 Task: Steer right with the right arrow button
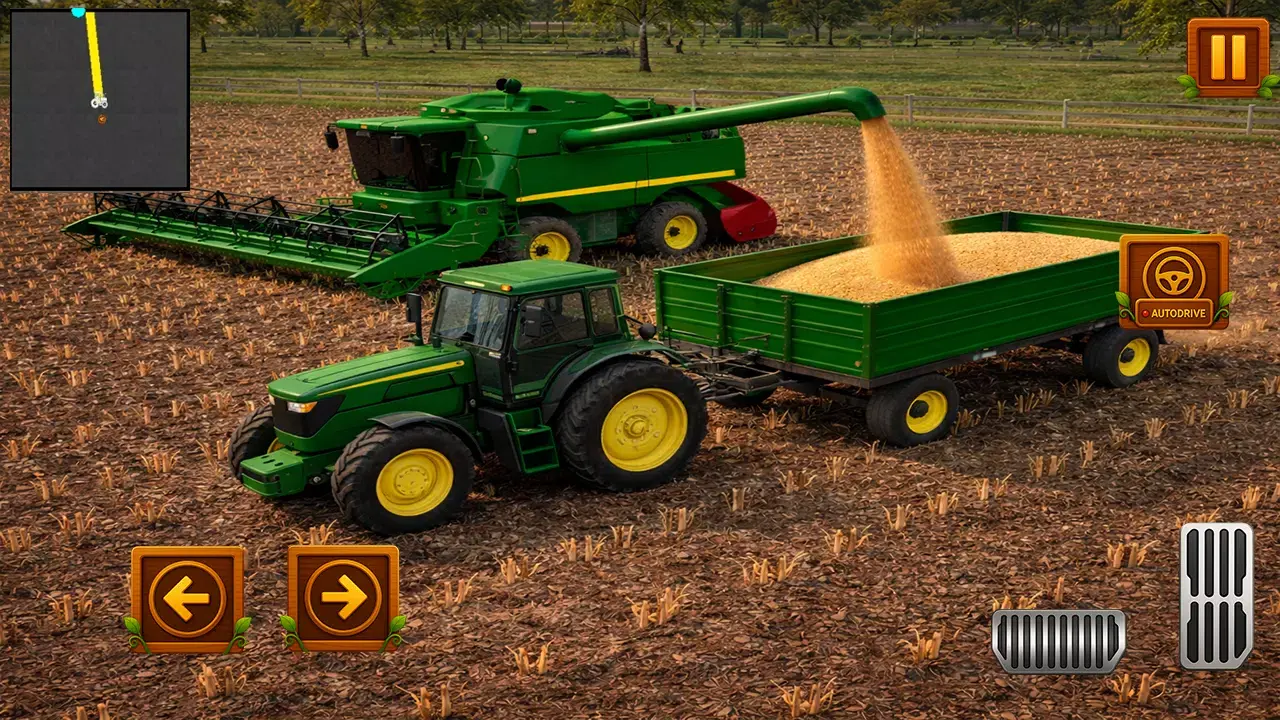tap(343, 598)
